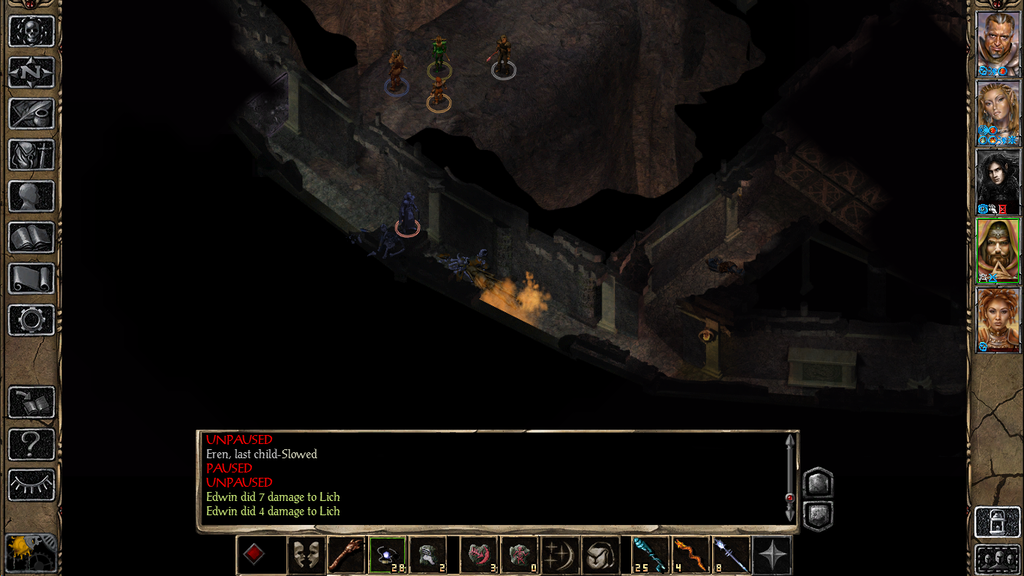This screenshot has width=1024, height=576.
Task: Click the skull return-to-game button
Action: (x=31, y=31)
